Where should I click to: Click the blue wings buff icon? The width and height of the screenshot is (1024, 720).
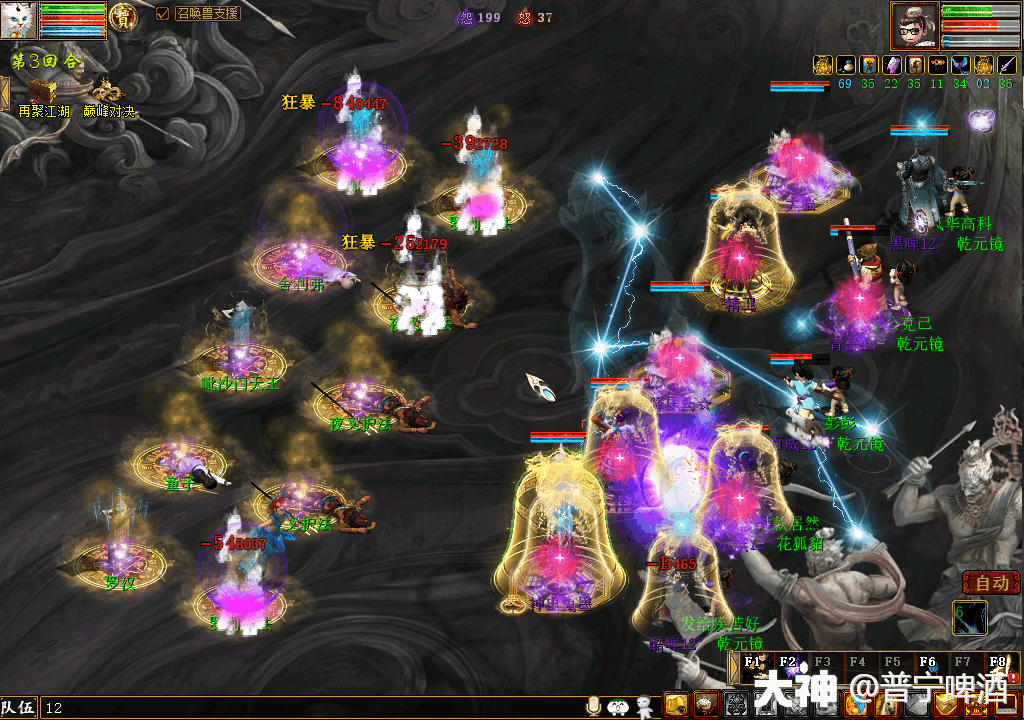[x=959, y=65]
